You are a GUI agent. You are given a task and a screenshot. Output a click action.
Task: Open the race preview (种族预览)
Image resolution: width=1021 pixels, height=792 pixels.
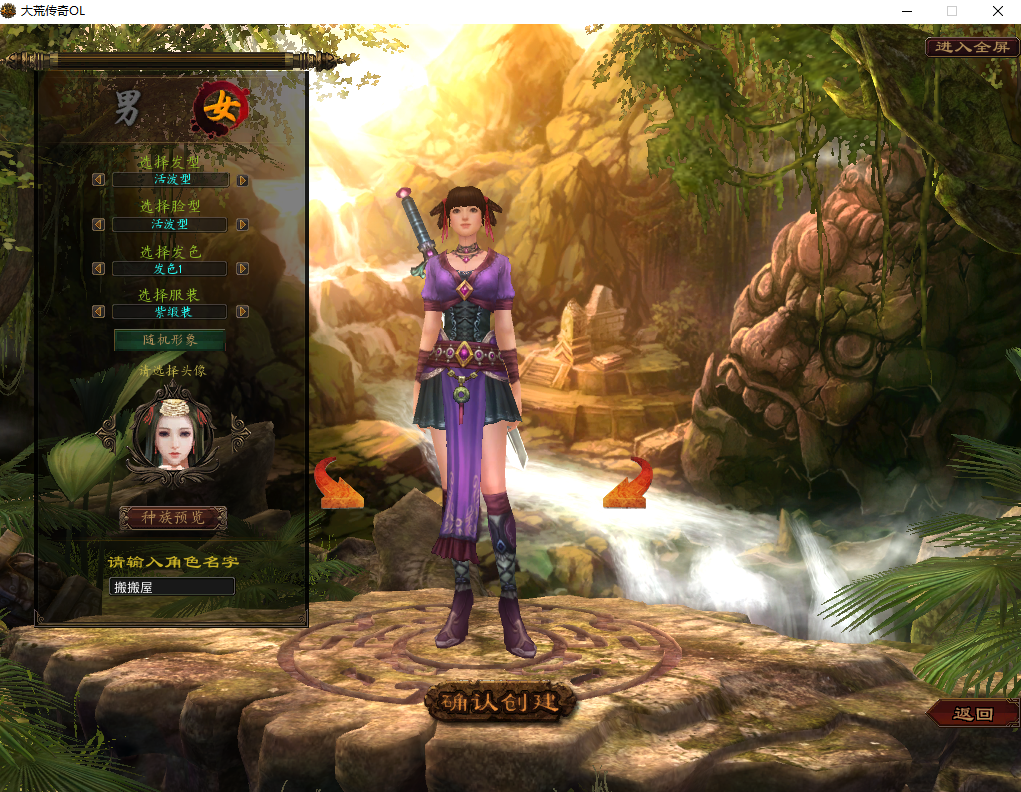pos(173,518)
